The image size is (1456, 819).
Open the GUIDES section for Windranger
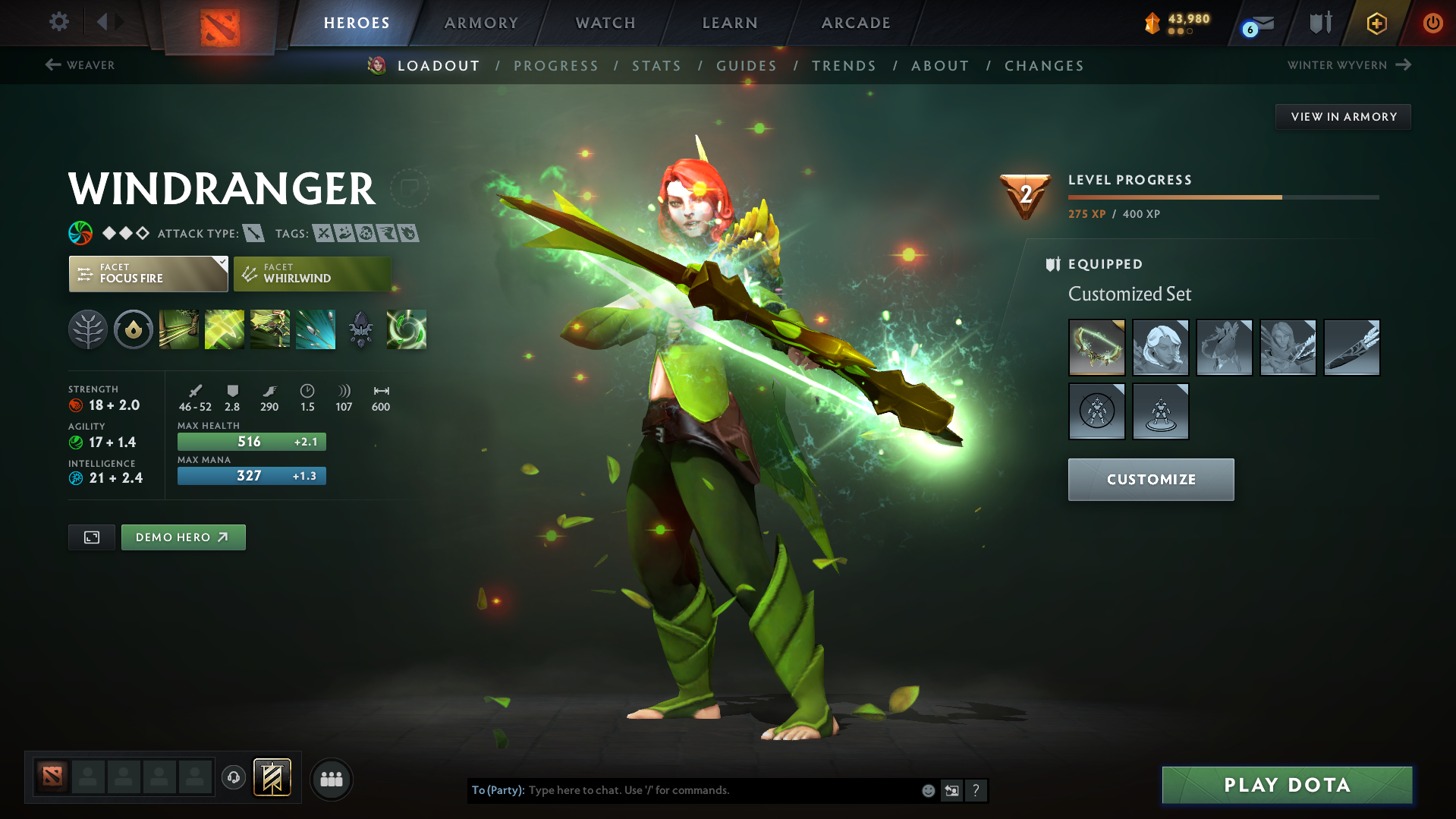coord(746,66)
